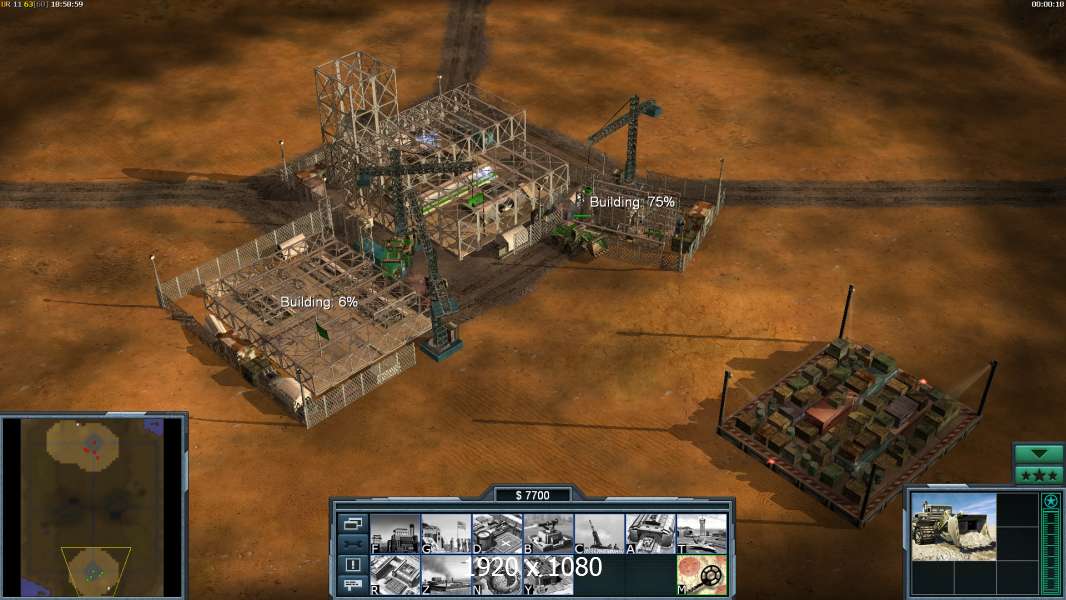Viewport: 1066px width, 600px height.
Task: Select the power plant build icon marked F
Action: pos(395,533)
